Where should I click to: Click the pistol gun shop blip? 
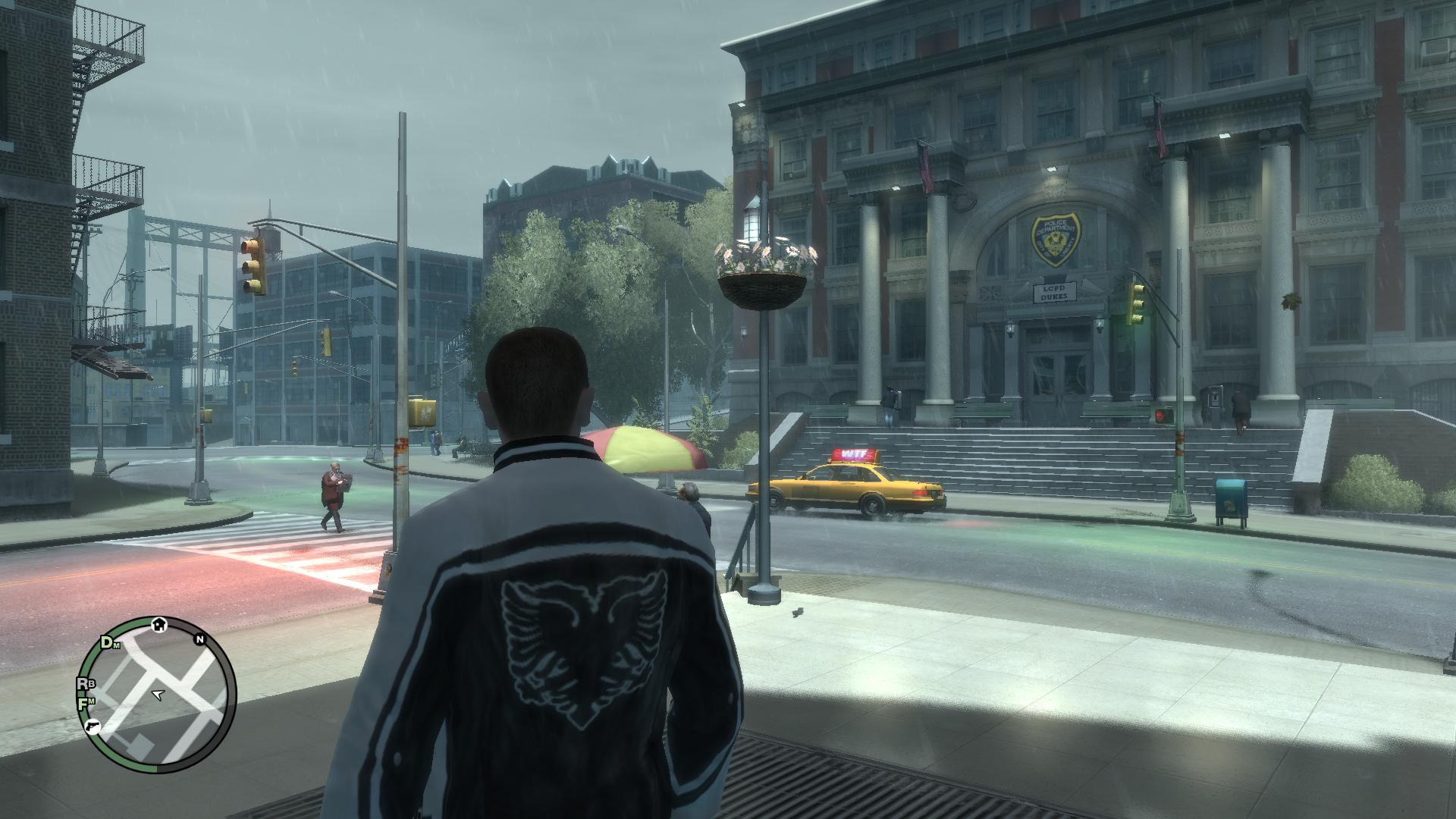pyautogui.click(x=93, y=727)
